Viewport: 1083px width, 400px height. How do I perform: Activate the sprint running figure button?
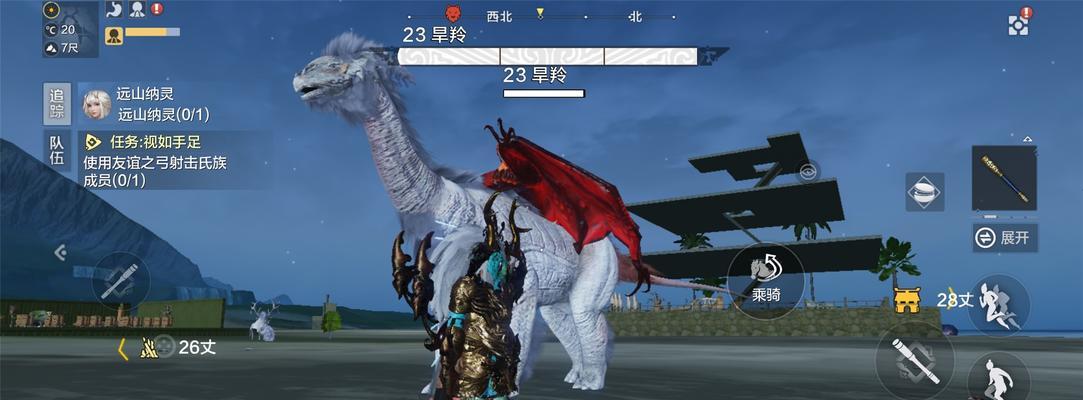coord(998,304)
